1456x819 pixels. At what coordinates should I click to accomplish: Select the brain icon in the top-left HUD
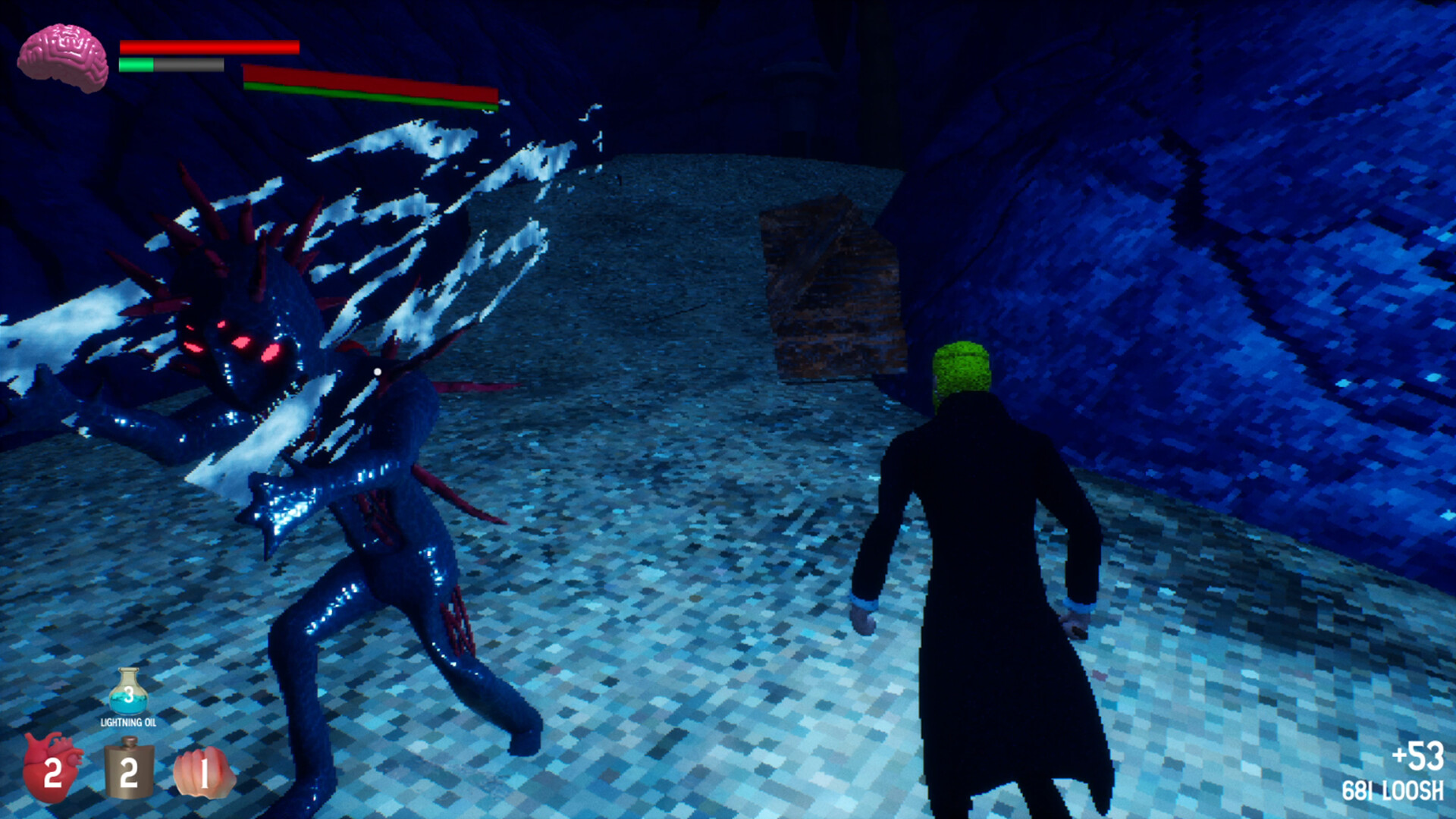pos(64,53)
